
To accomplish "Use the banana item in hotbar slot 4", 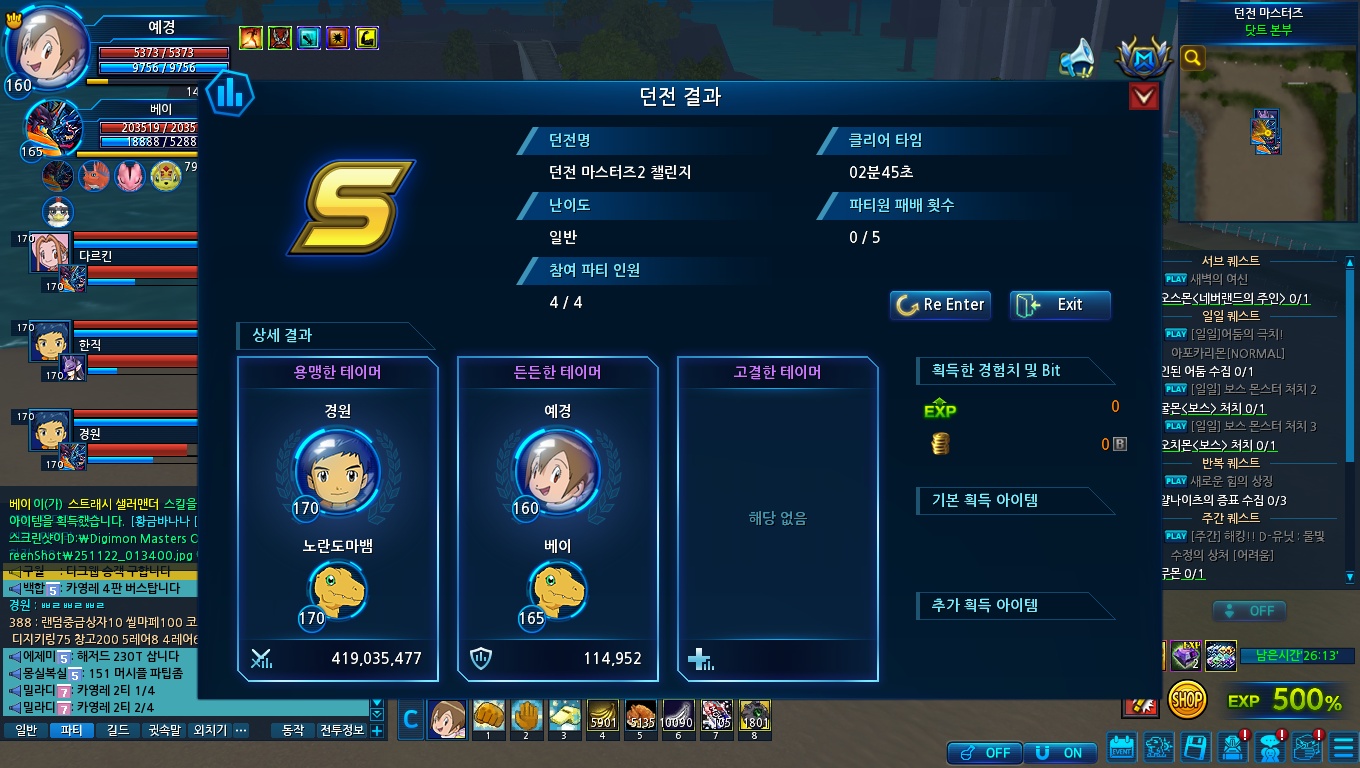I will [602, 718].
